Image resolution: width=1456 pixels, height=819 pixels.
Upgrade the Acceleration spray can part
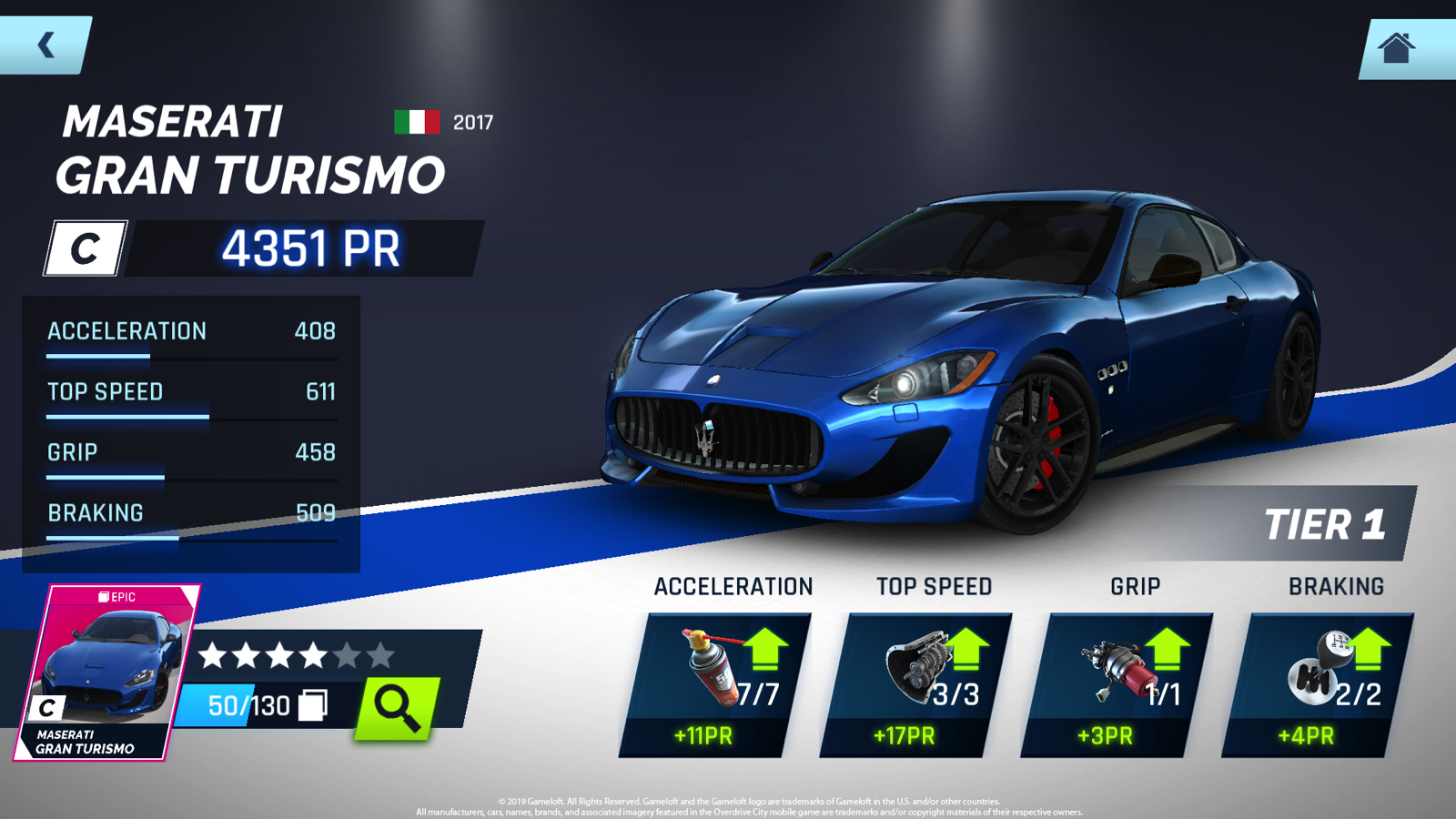[x=715, y=684]
